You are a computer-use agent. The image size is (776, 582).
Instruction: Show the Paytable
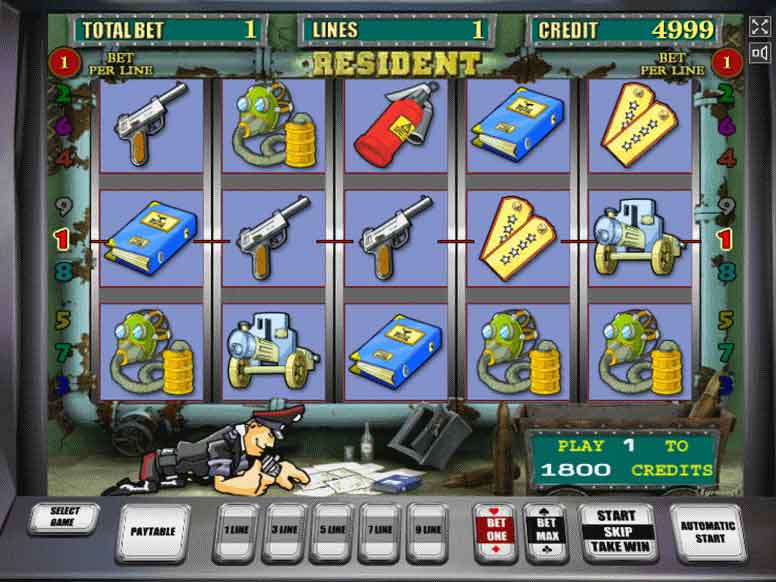point(153,531)
